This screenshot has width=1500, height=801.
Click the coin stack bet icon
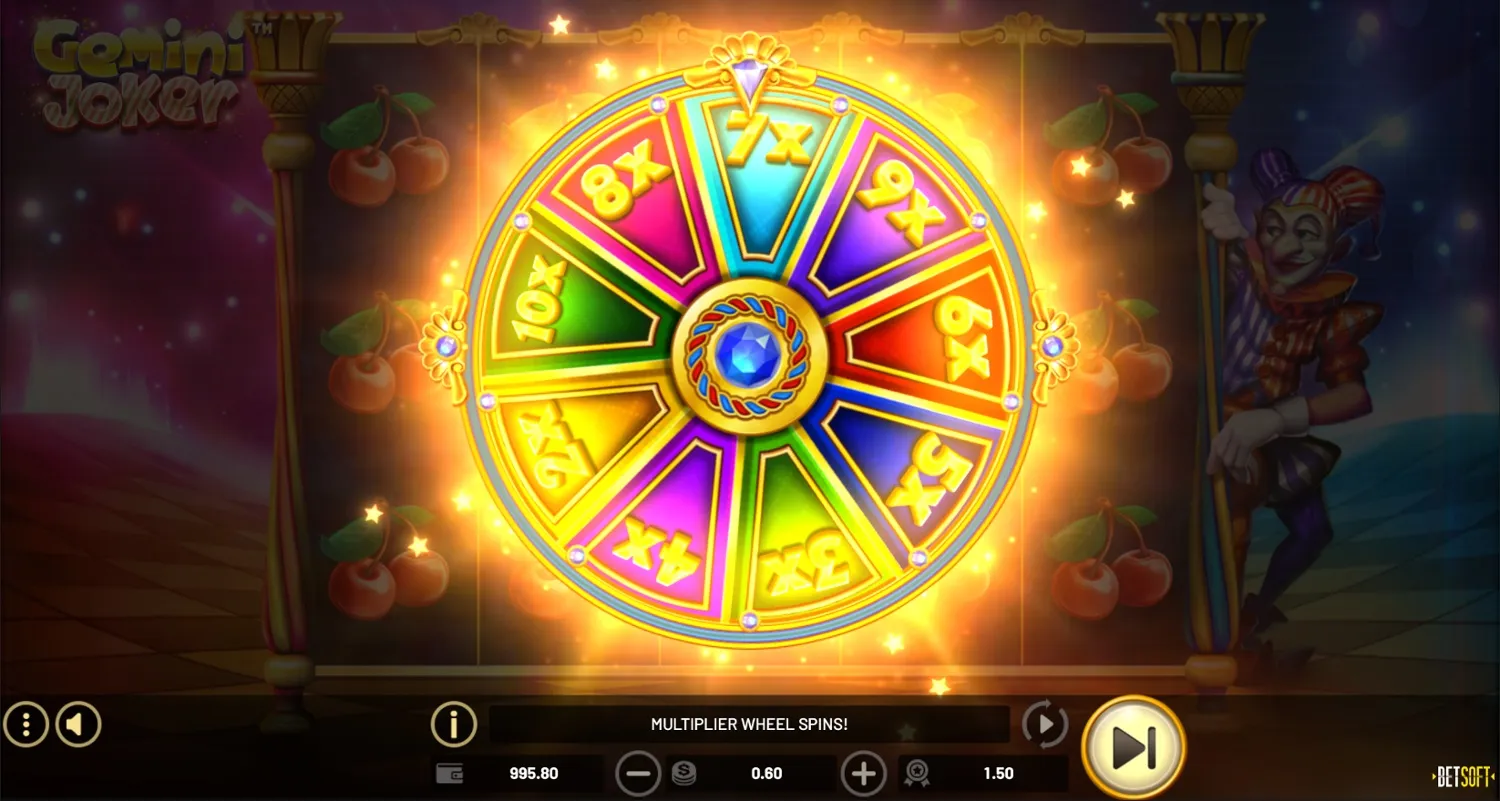click(684, 773)
